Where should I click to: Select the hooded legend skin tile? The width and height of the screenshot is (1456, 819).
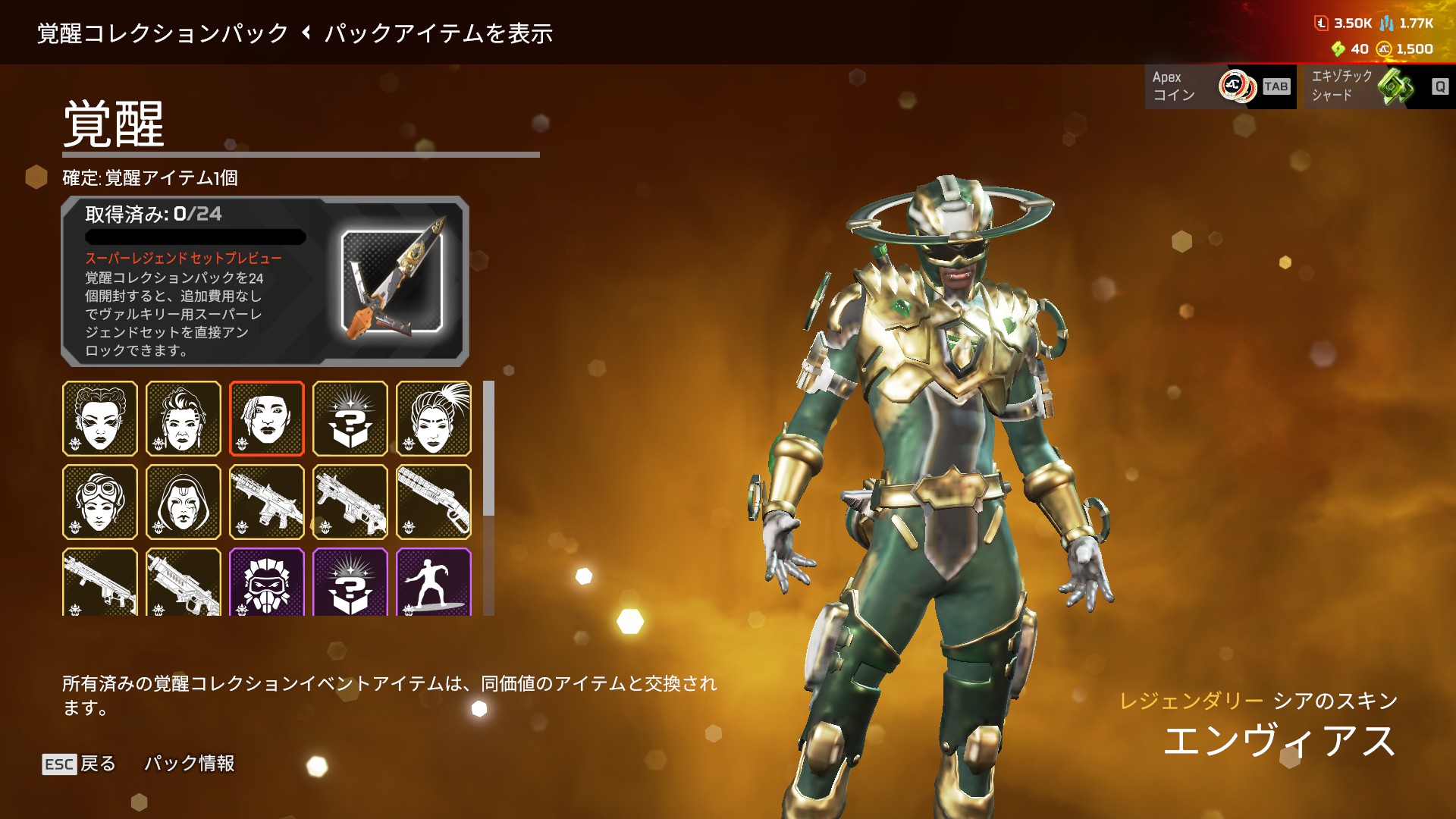(184, 502)
